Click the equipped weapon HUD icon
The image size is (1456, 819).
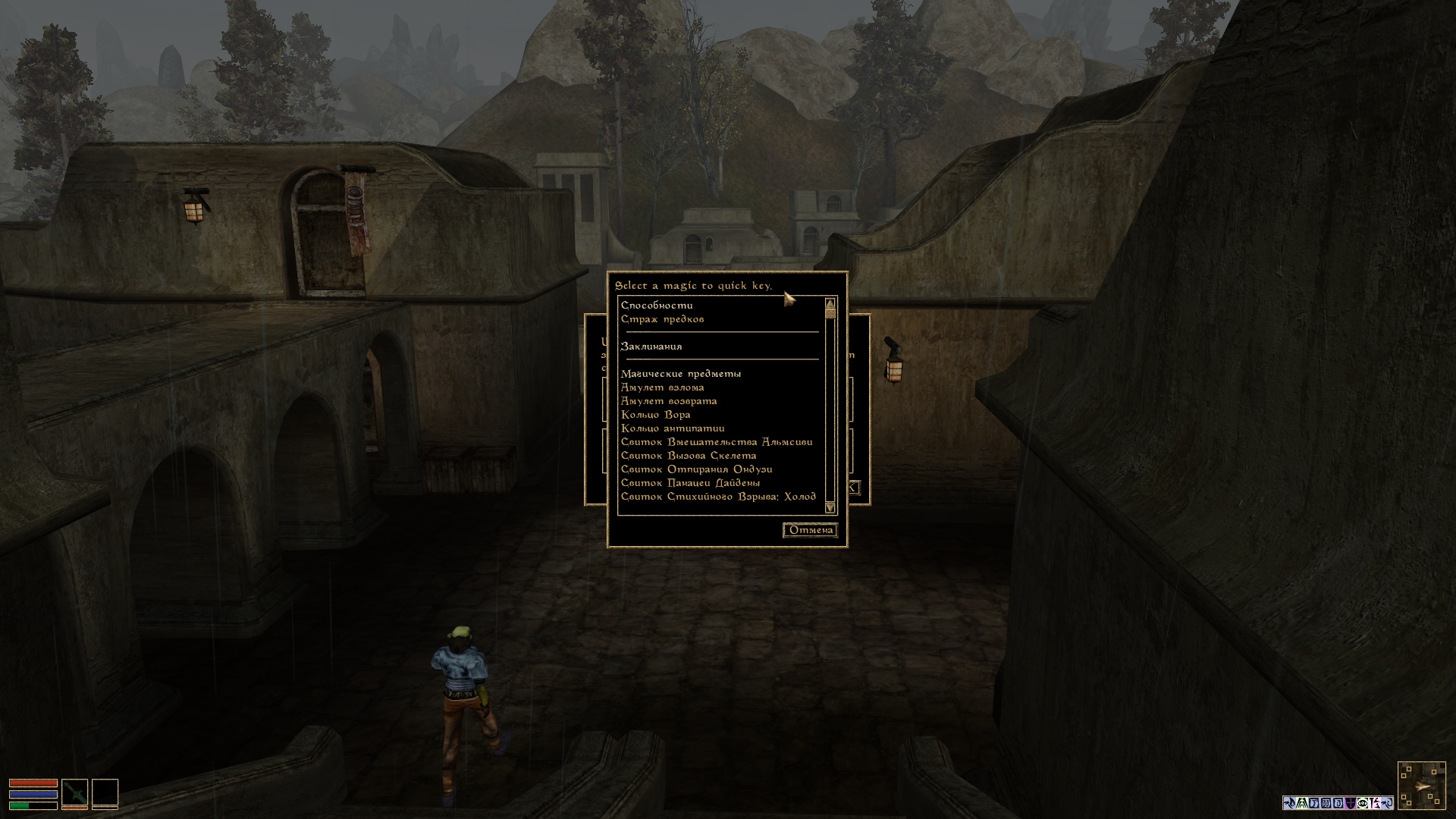pos(74,793)
